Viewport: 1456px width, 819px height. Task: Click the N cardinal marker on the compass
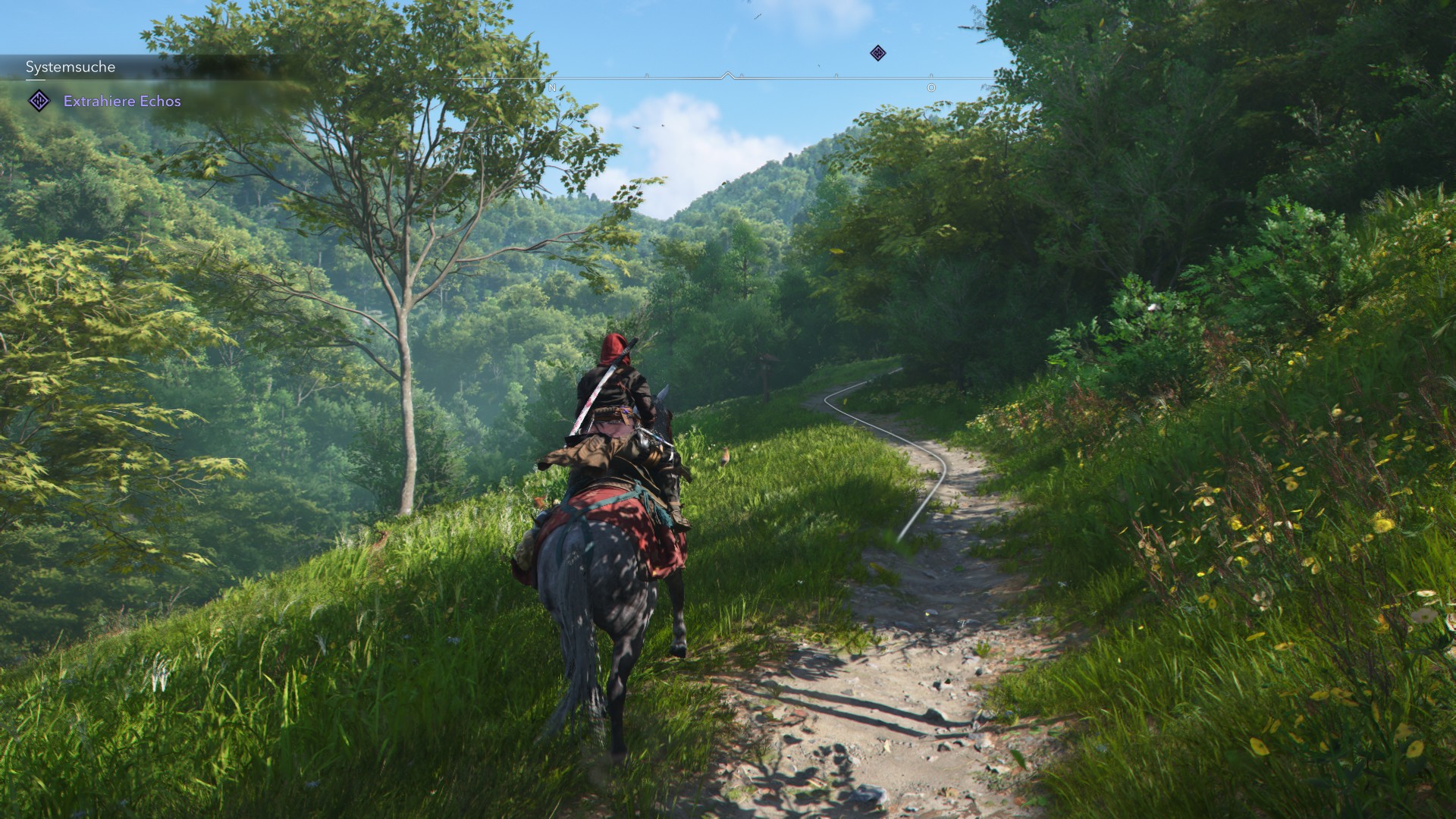pyautogui.click(x=551, y=88)
